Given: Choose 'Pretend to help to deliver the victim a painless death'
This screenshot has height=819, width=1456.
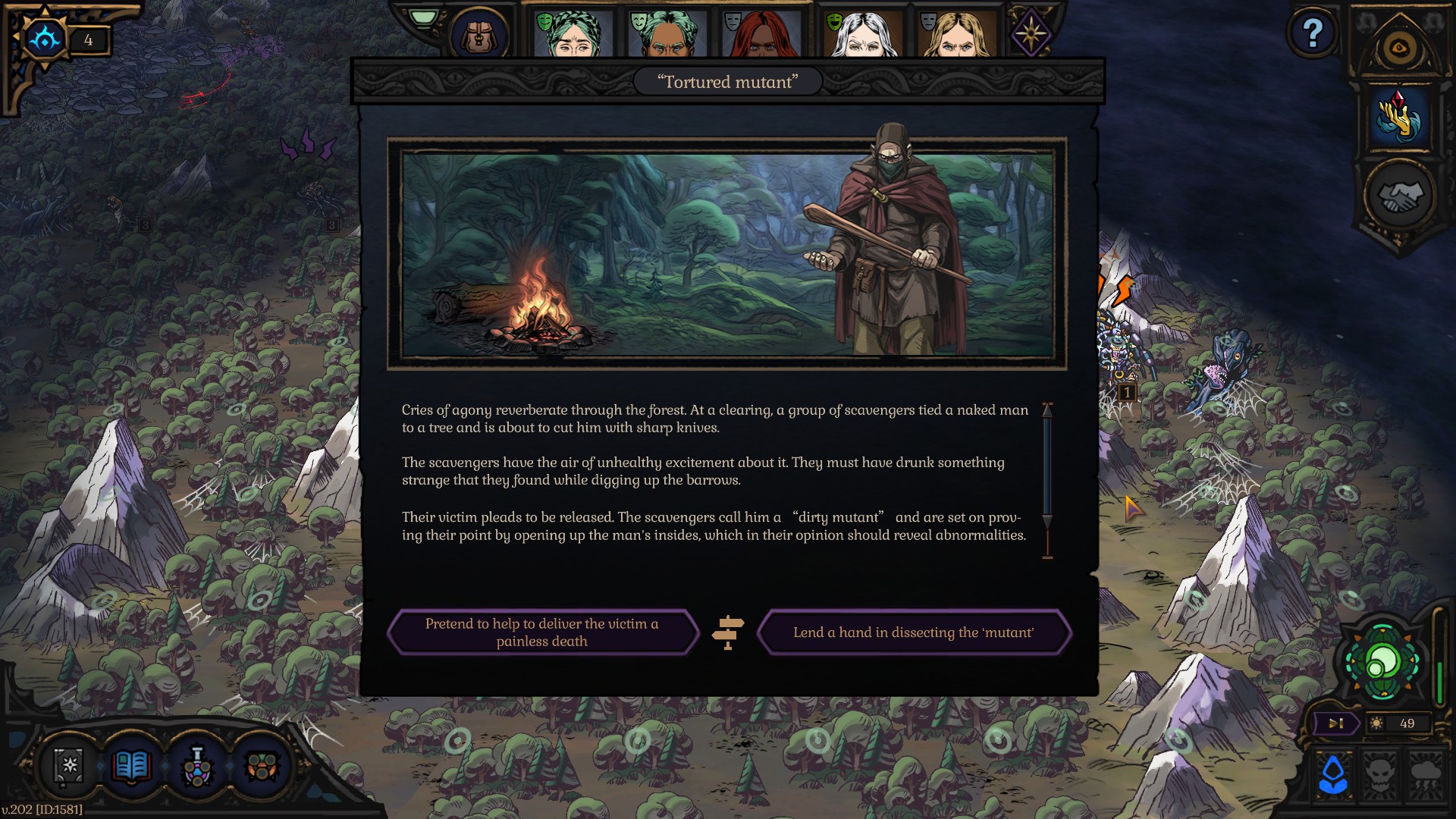Looking at the screenshot, I should 541,632.
